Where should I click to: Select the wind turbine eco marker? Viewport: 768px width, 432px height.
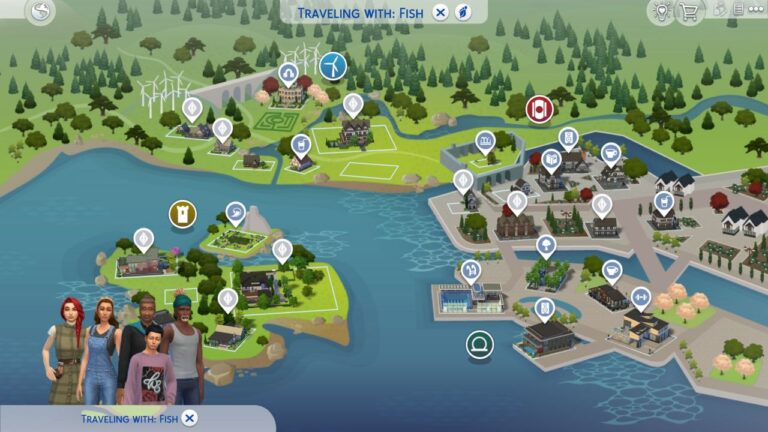(x=333, y=66)
